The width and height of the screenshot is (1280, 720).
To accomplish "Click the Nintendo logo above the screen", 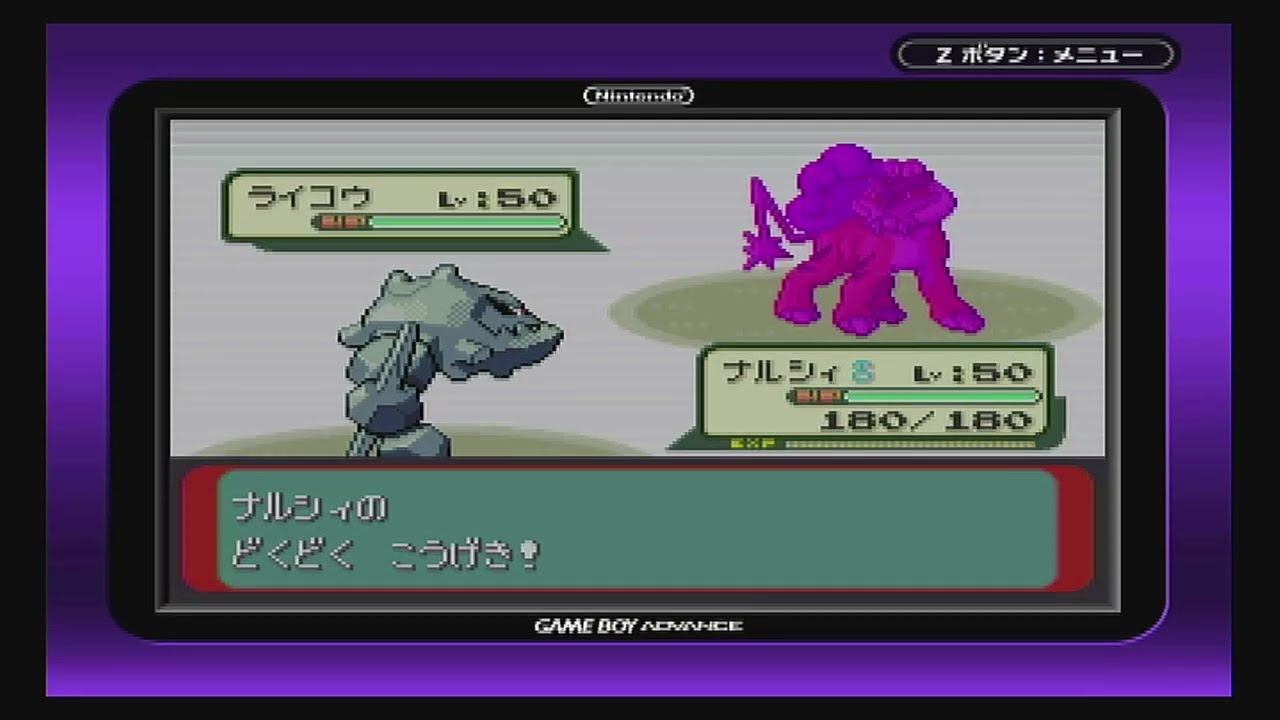I will pyautogui.click(x=637, y=95).
